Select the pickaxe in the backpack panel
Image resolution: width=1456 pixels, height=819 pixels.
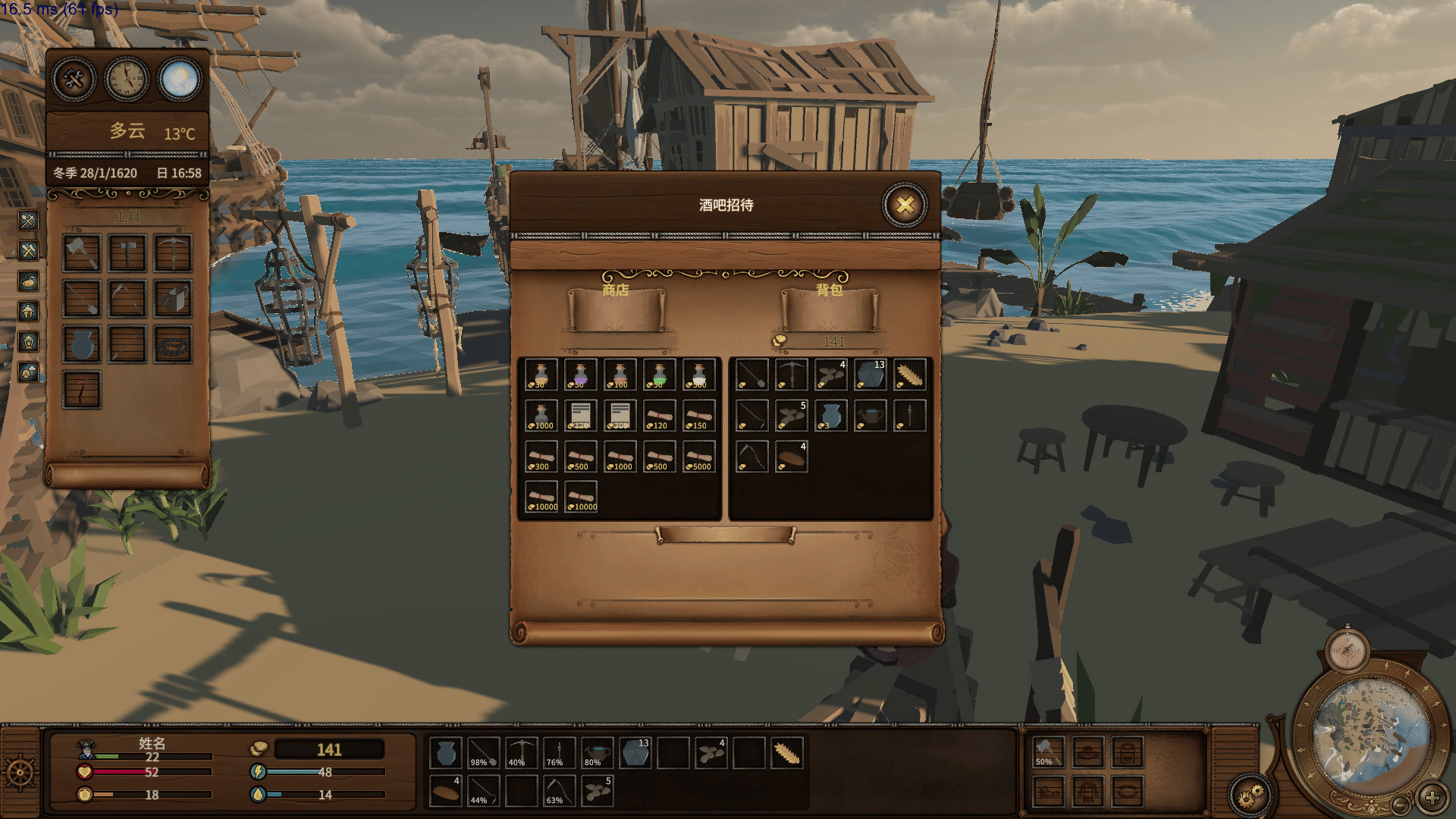point(792,375)
